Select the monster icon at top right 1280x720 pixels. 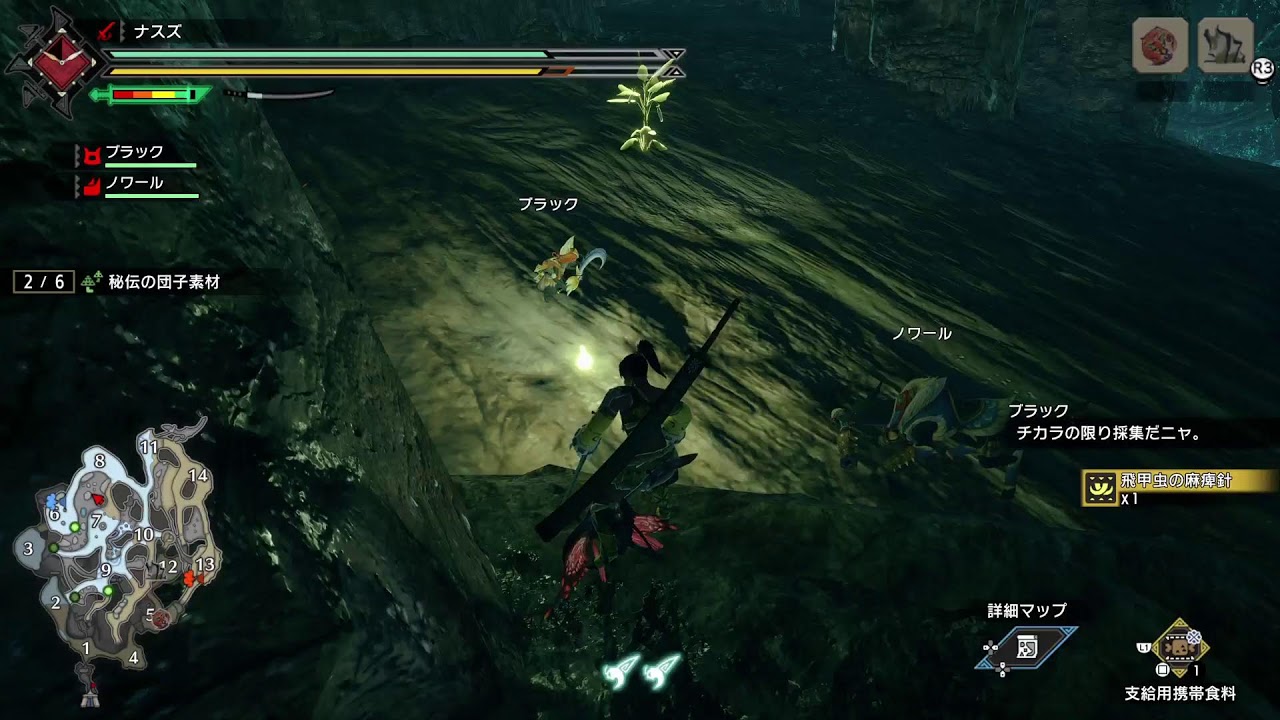1160,45
